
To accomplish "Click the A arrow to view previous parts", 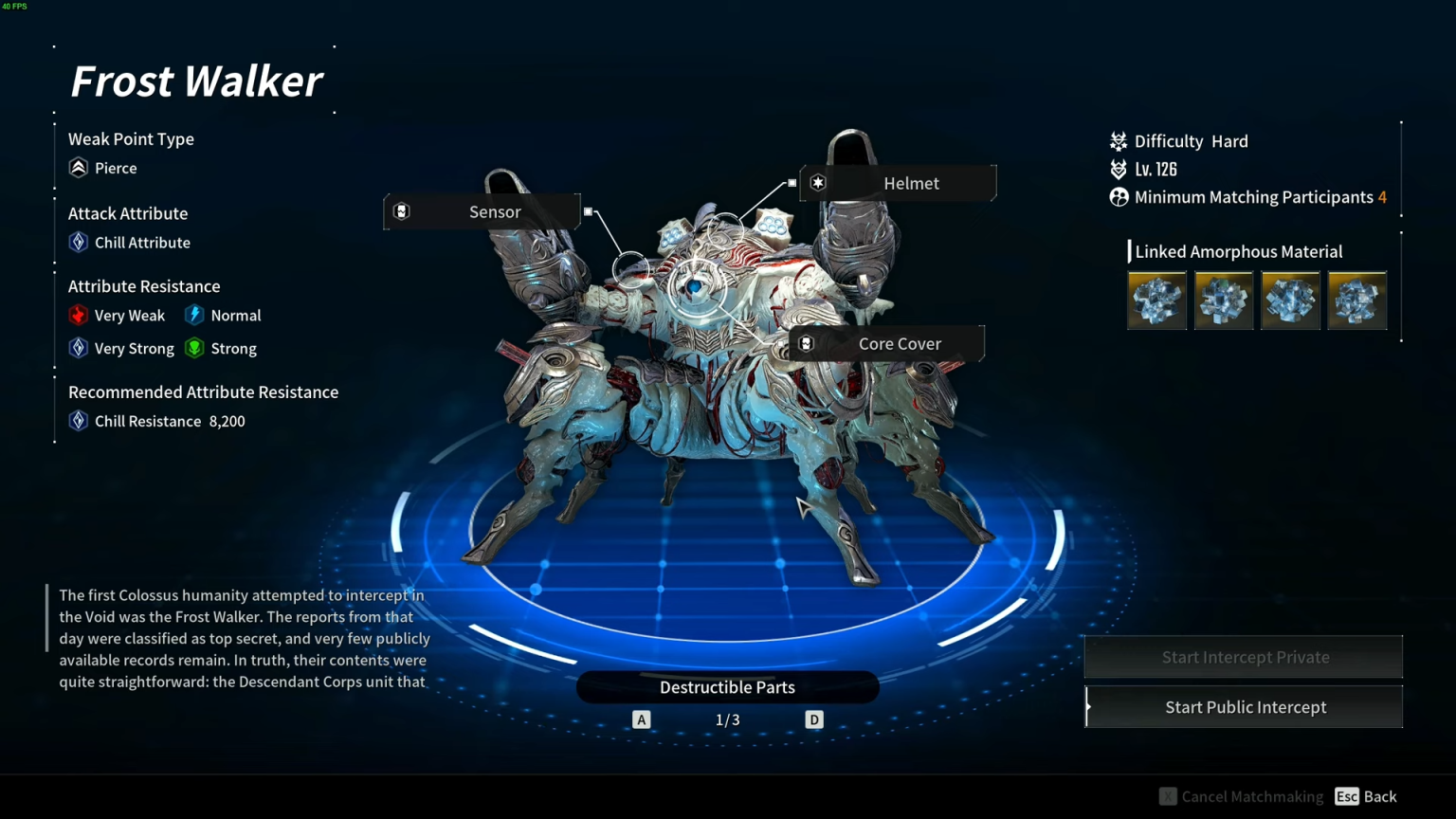I will [641, 719].
